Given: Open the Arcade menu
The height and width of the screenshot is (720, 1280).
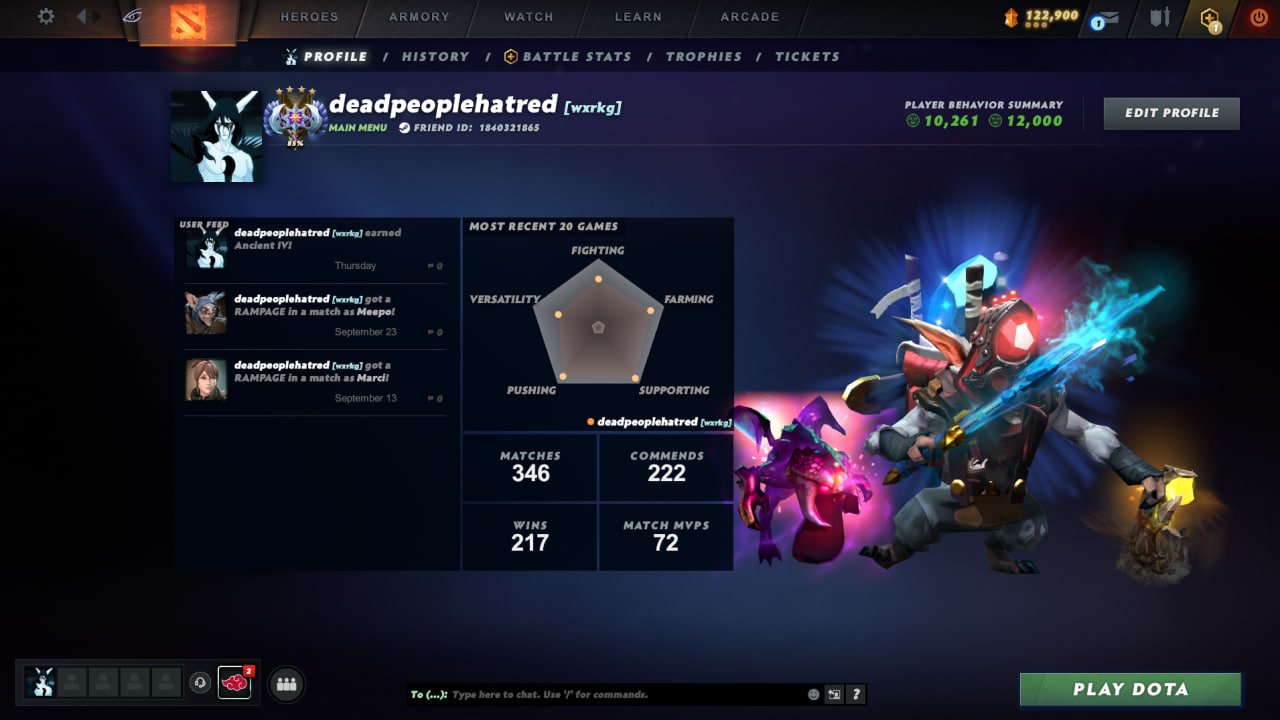Looking at the screenshot, I should (748, 16).
